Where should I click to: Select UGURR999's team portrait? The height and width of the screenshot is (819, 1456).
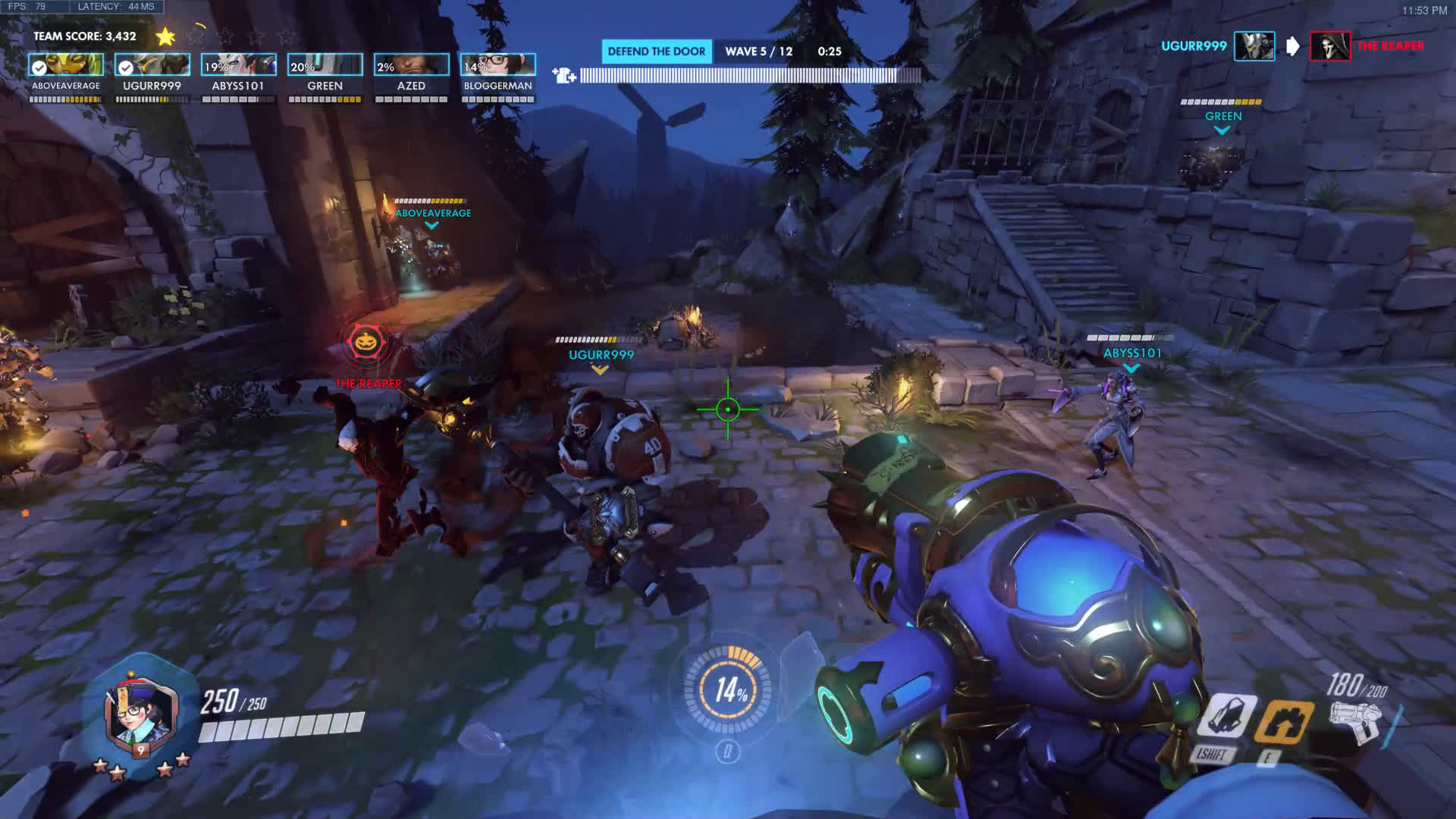(x=152, y=65)
